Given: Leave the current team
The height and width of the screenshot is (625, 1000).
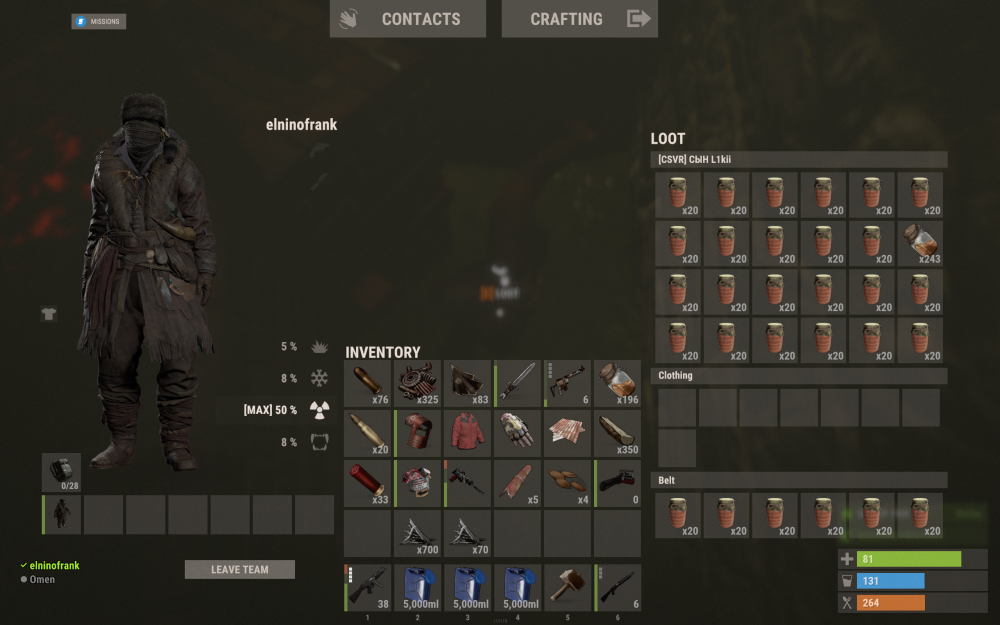Looking at the screenshot, I should tap(240, 569).
